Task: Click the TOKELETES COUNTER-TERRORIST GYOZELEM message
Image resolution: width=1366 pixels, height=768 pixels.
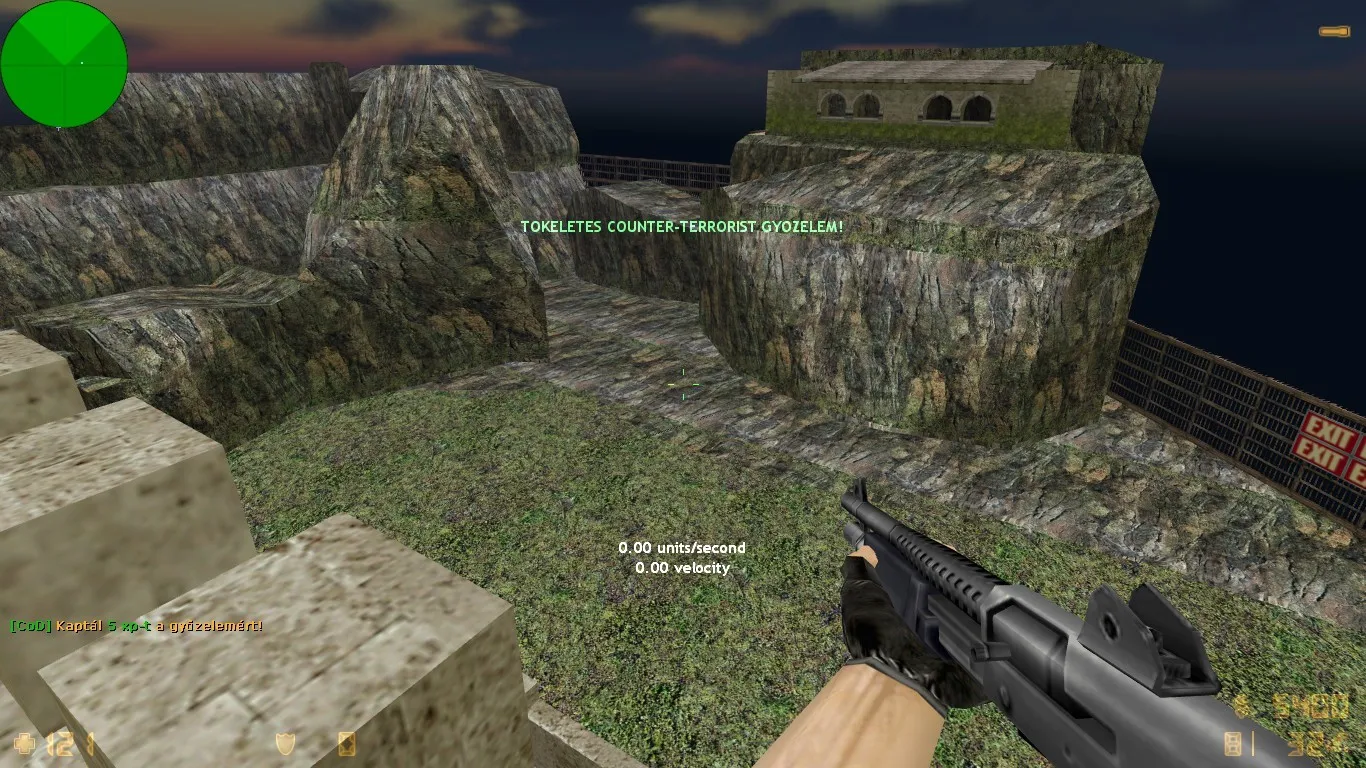Action: 681,227
